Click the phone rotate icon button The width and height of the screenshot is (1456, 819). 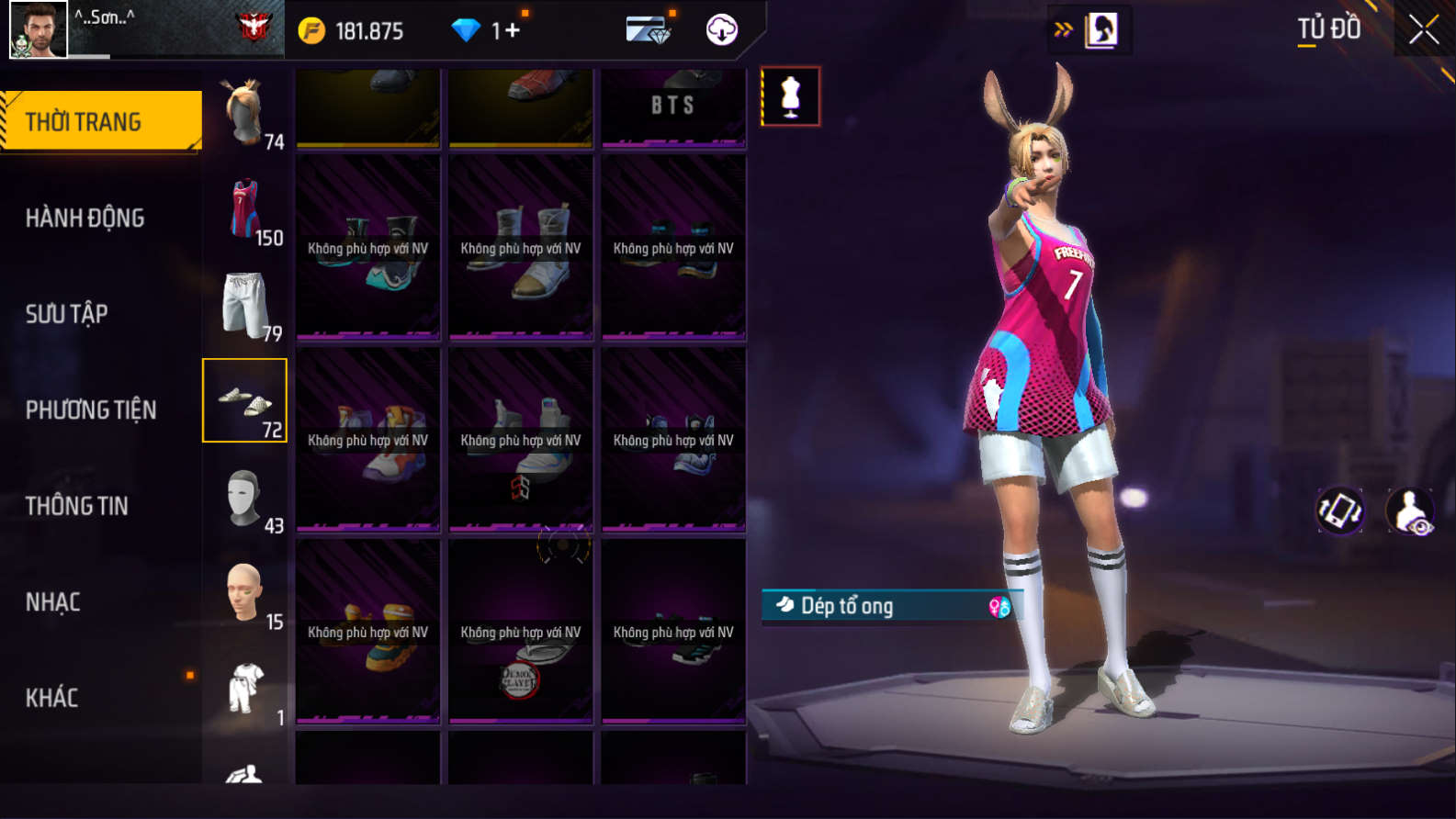tap(1340, 510)
